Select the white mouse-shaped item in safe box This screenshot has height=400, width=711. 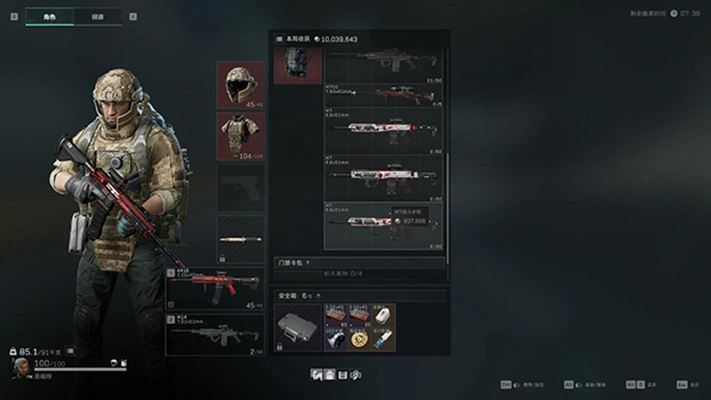[384, 316]
